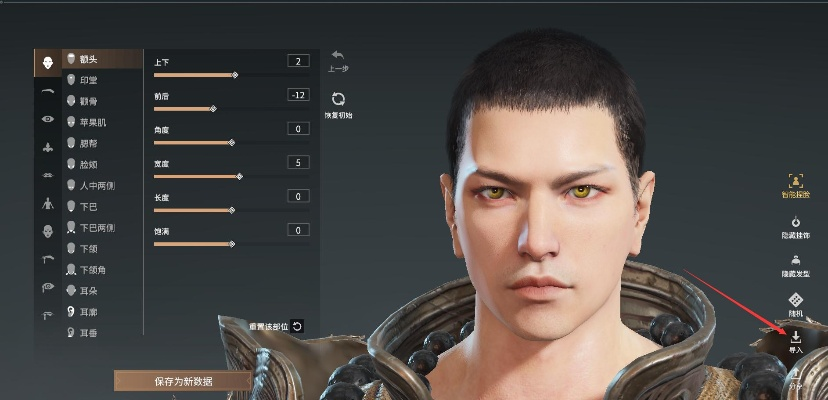Save via 保存为新数据 button
The image size is (828, 400).
coord(183,381)
